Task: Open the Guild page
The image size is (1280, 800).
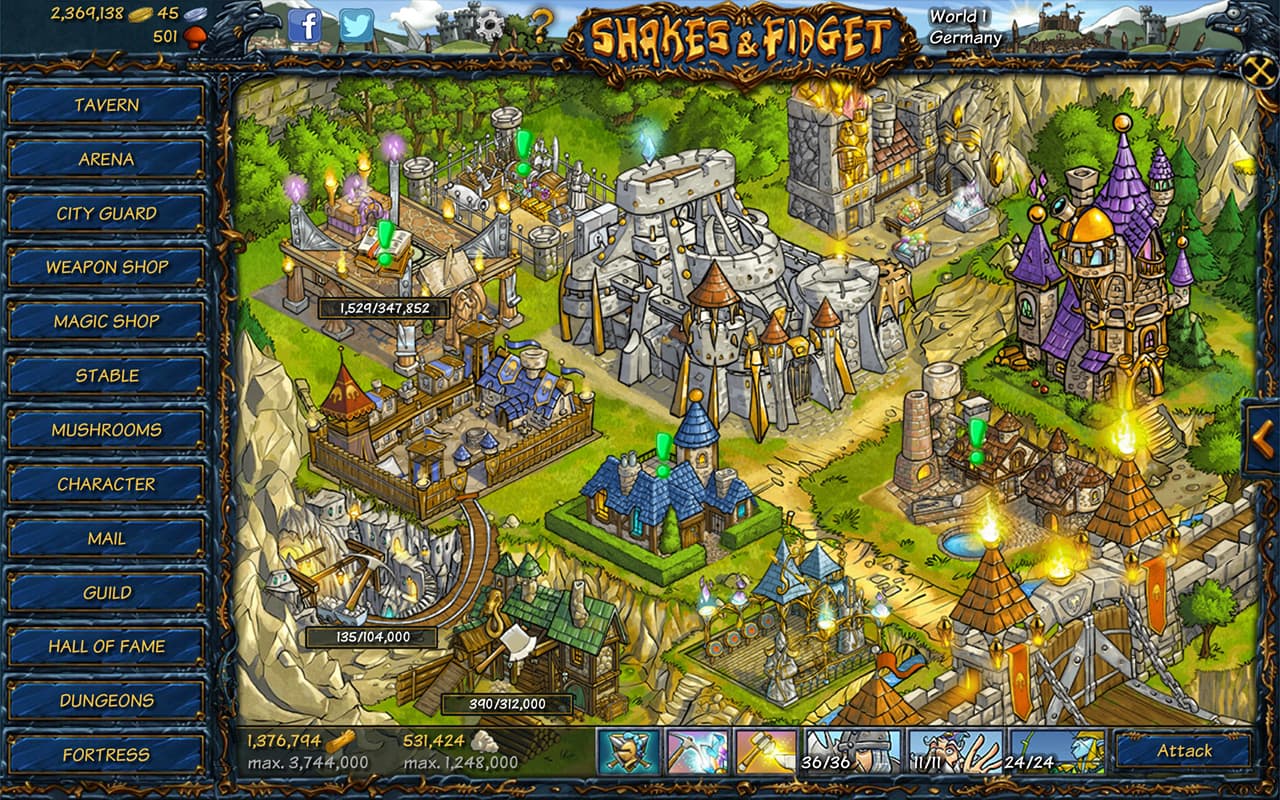Action: coord(106,592)
